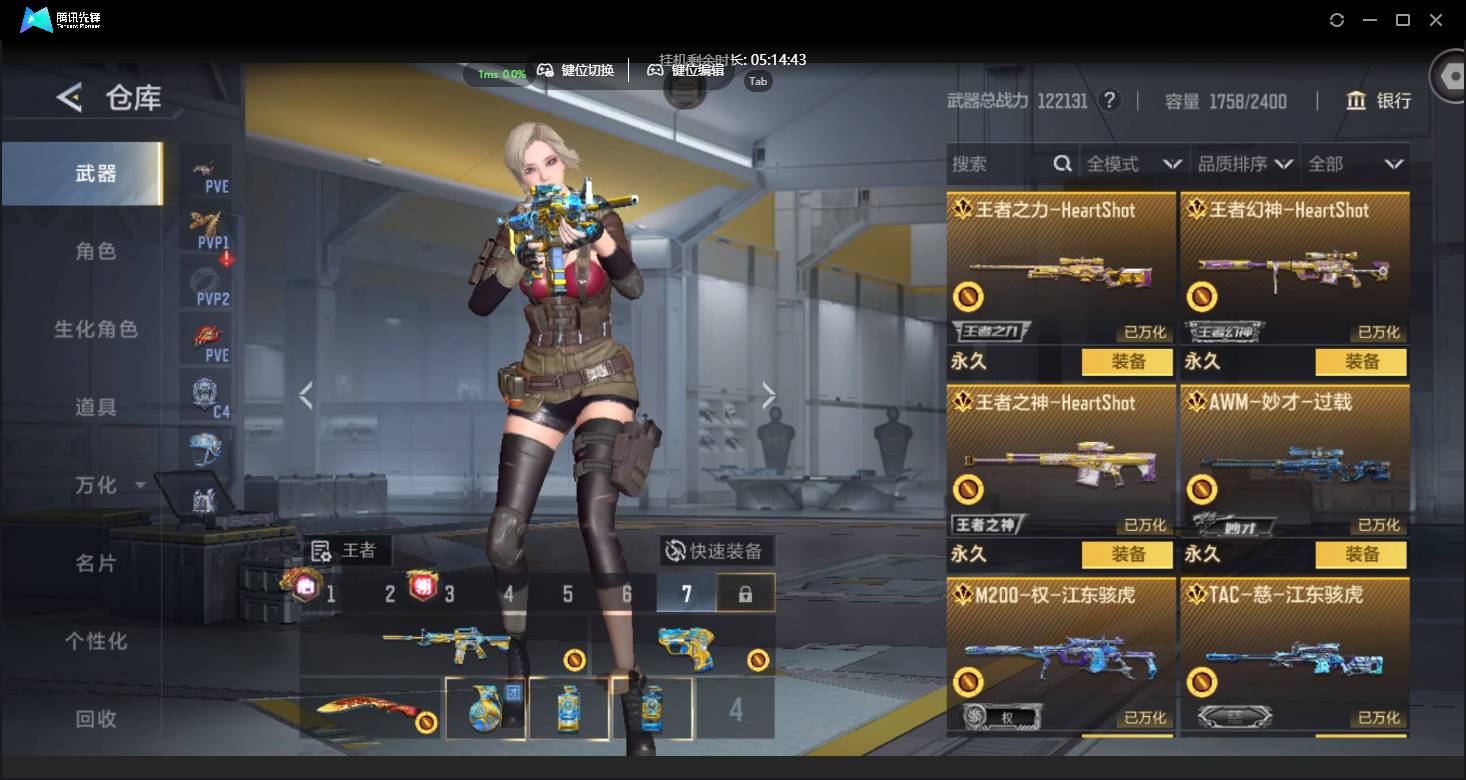This screenshot has height=780, width=1466.
Task: Click the weapon power help question mark
Action: (x=1108, y=101)
